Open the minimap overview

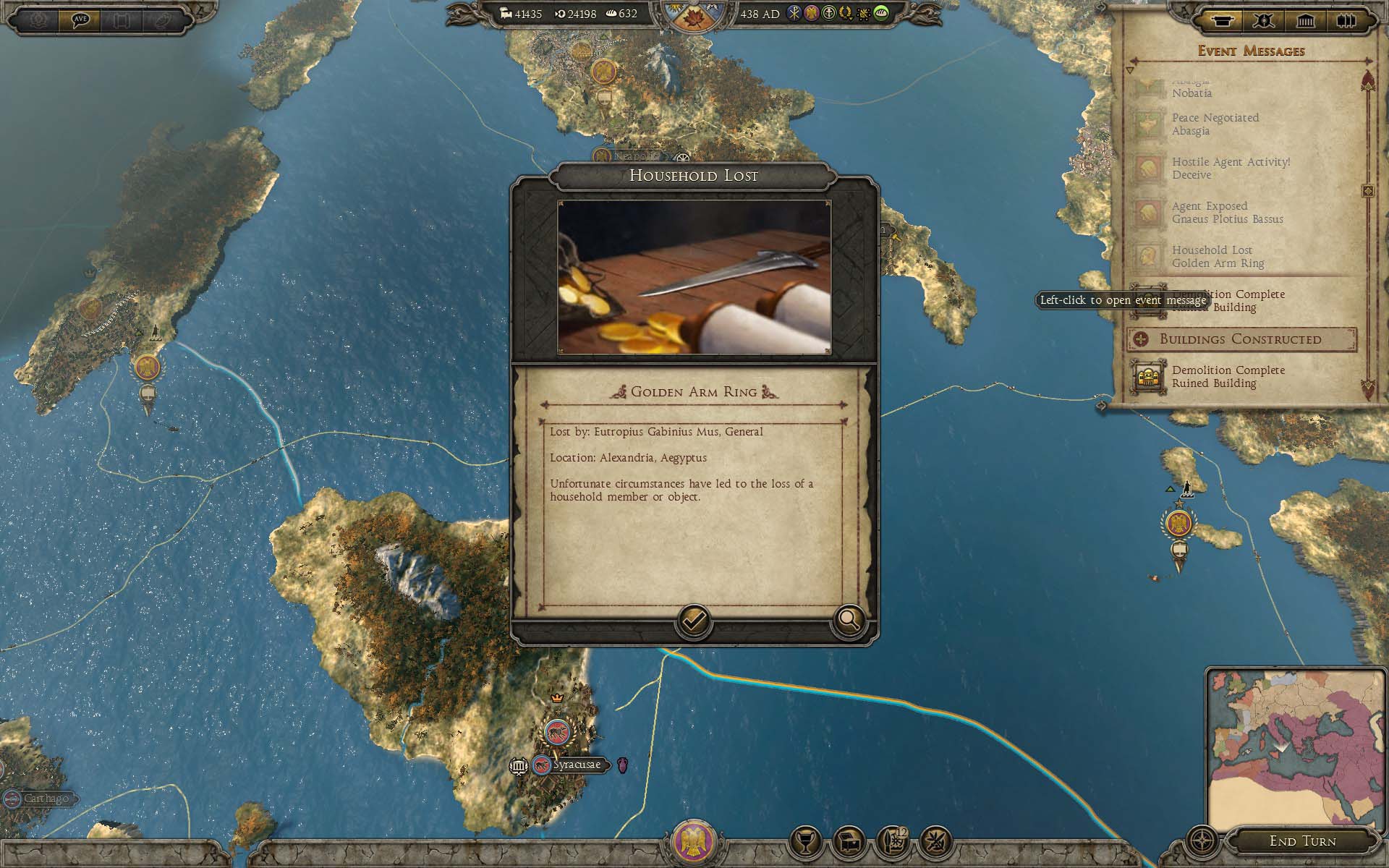[1296, 749]
